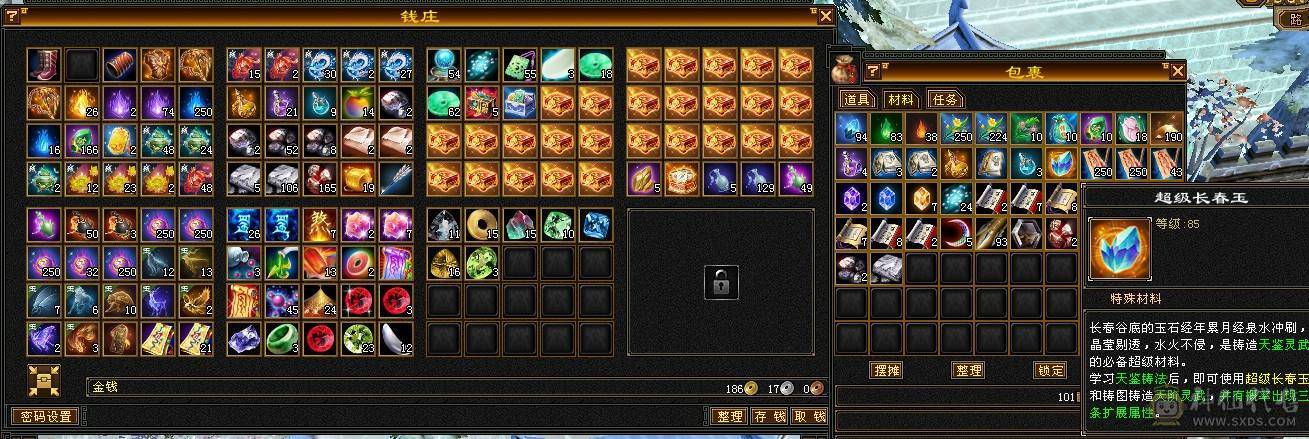The height and width of the screenshot is (439, 1309).
Task: Withdraw money using the 取钱 button
Action: point(809,416)
